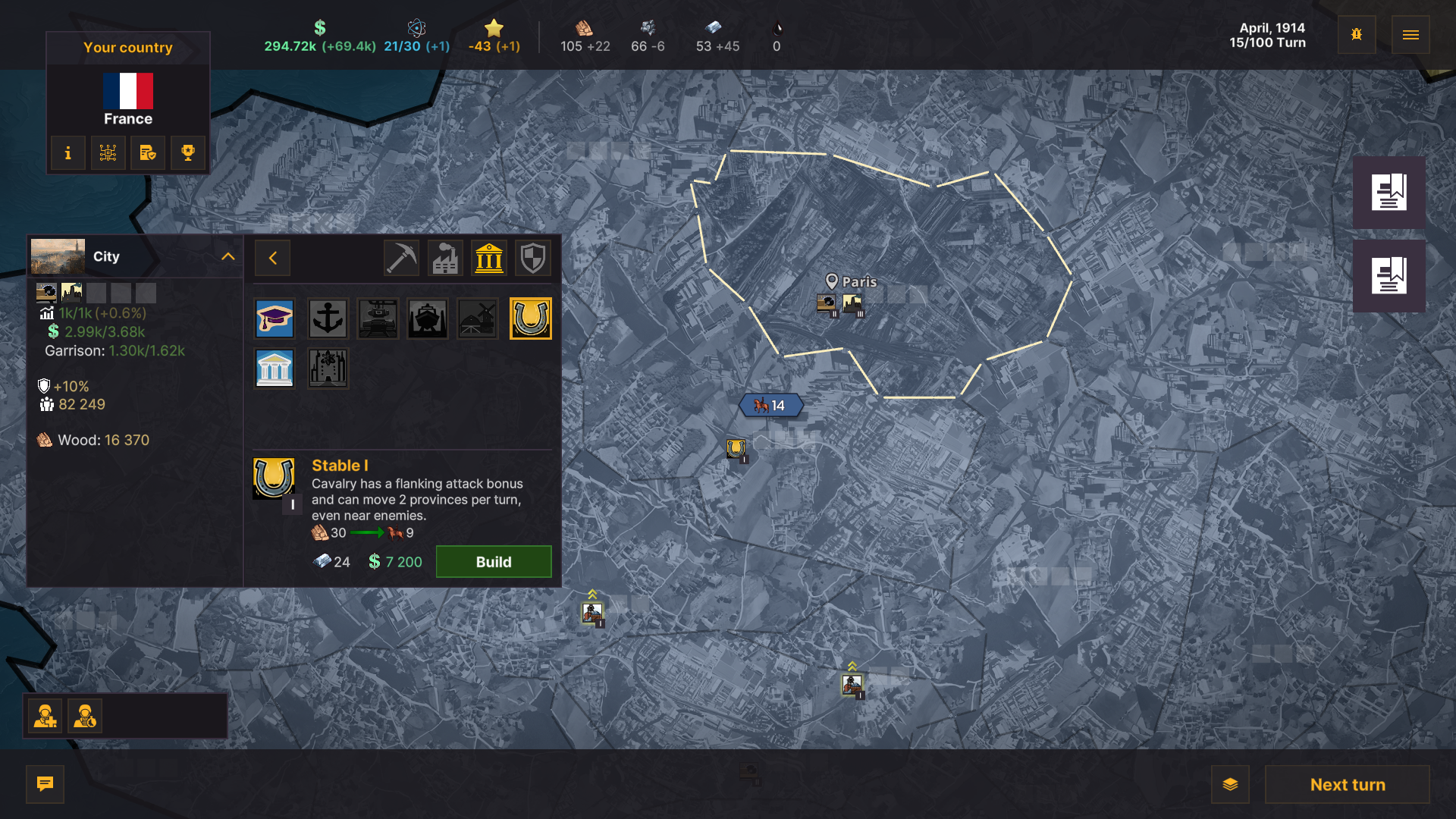
Task: Collapse the City panel with the chevron
Action: click(227, 256)
